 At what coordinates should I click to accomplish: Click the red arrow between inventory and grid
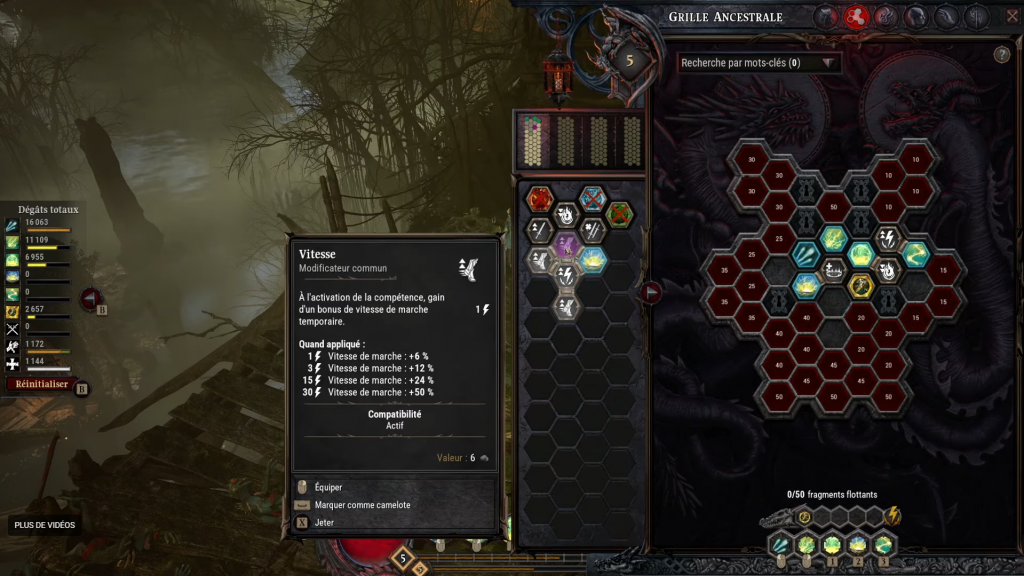click(651, 292)
